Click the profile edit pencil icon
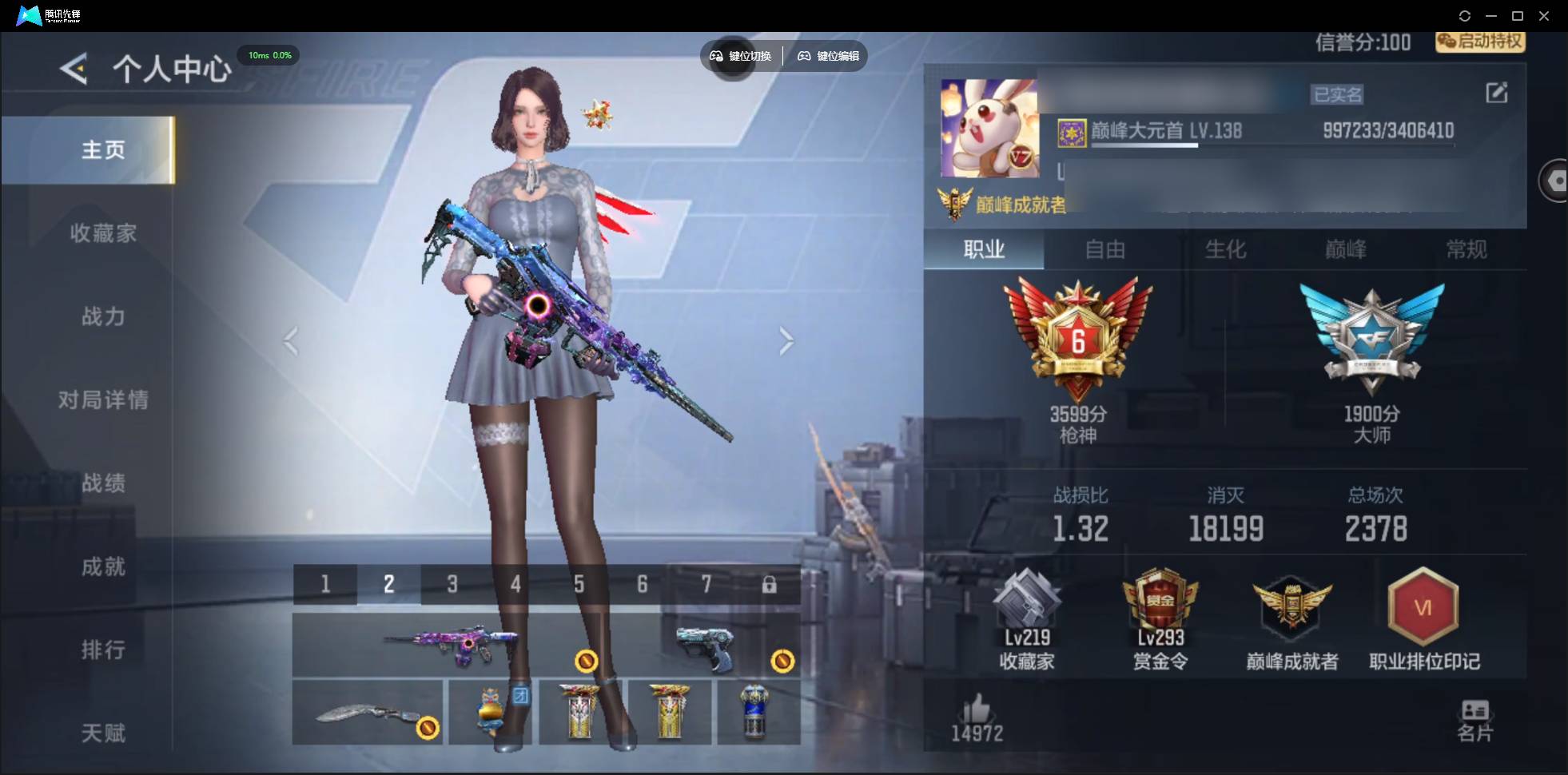The height and width of the screenshot is (775, 1568). 1498,93
